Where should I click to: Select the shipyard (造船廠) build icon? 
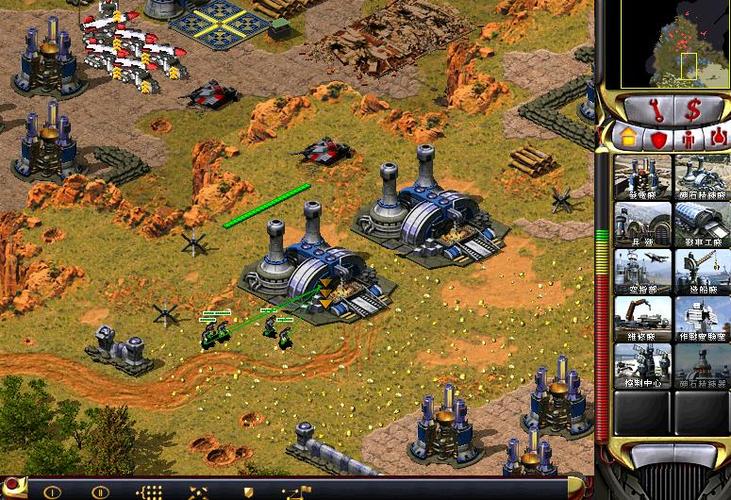click(702, 271)
